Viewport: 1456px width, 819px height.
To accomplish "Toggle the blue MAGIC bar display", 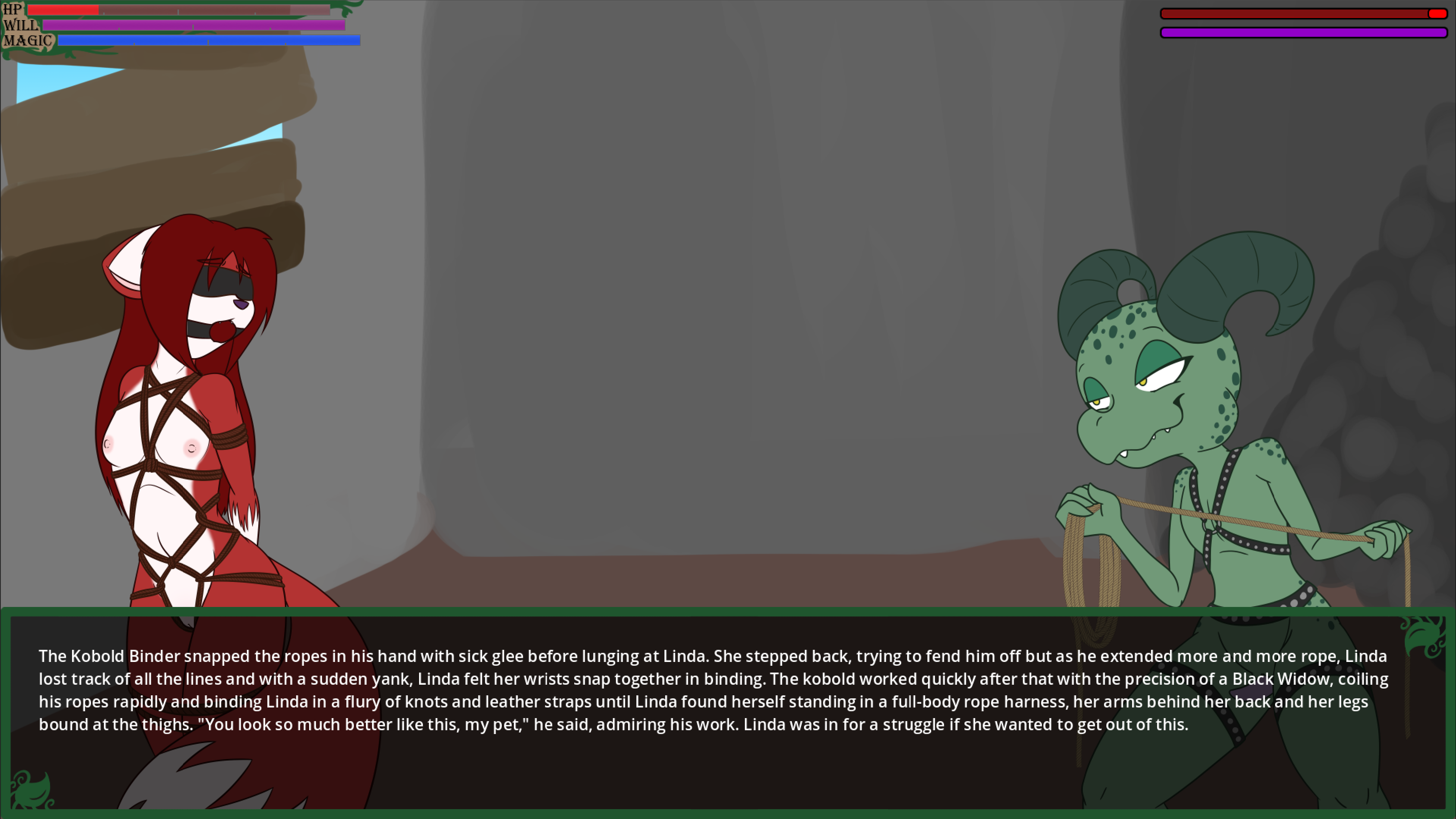I will point(209,41).
